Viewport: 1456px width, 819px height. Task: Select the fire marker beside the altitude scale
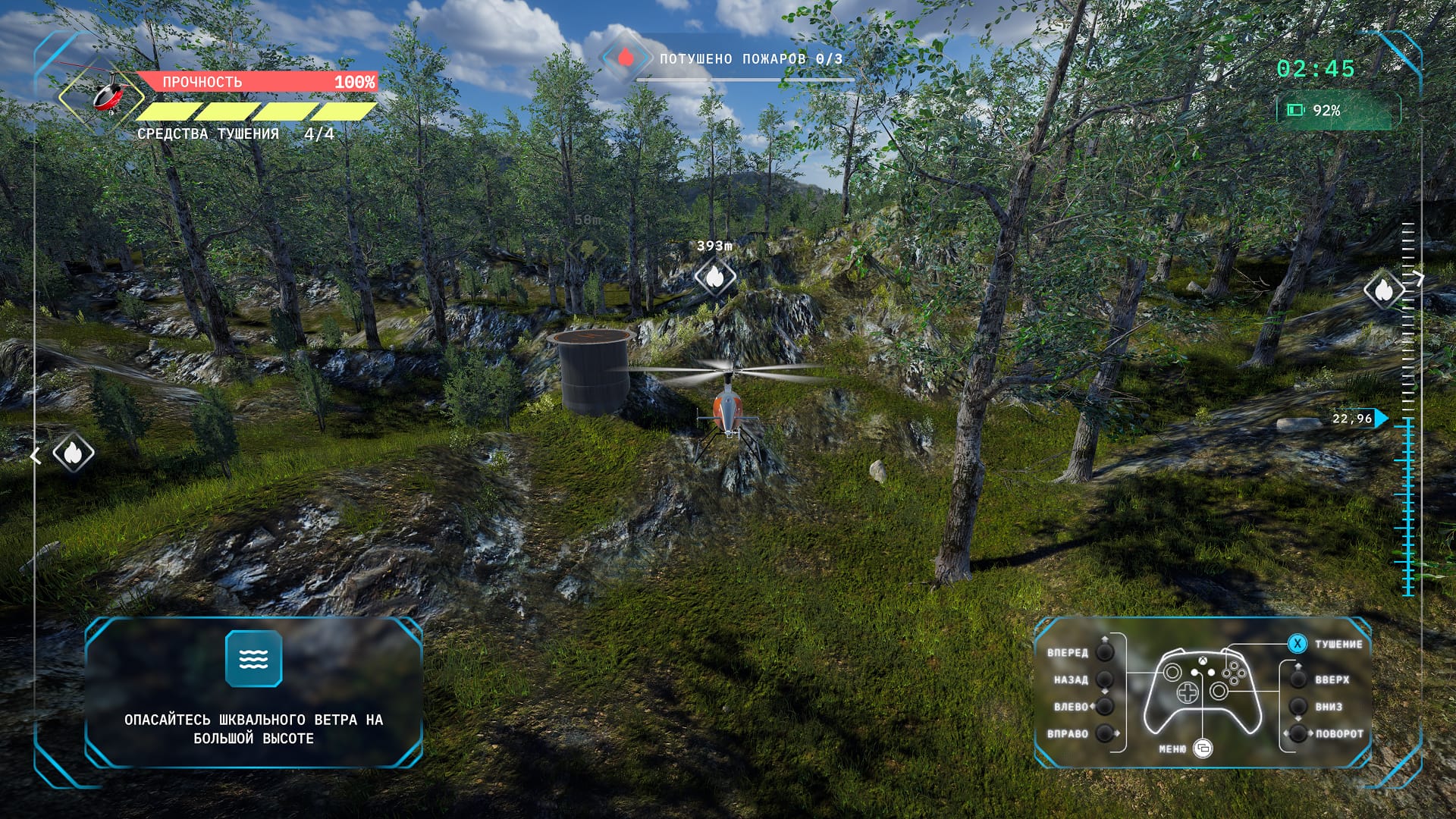pos(1383,290)
